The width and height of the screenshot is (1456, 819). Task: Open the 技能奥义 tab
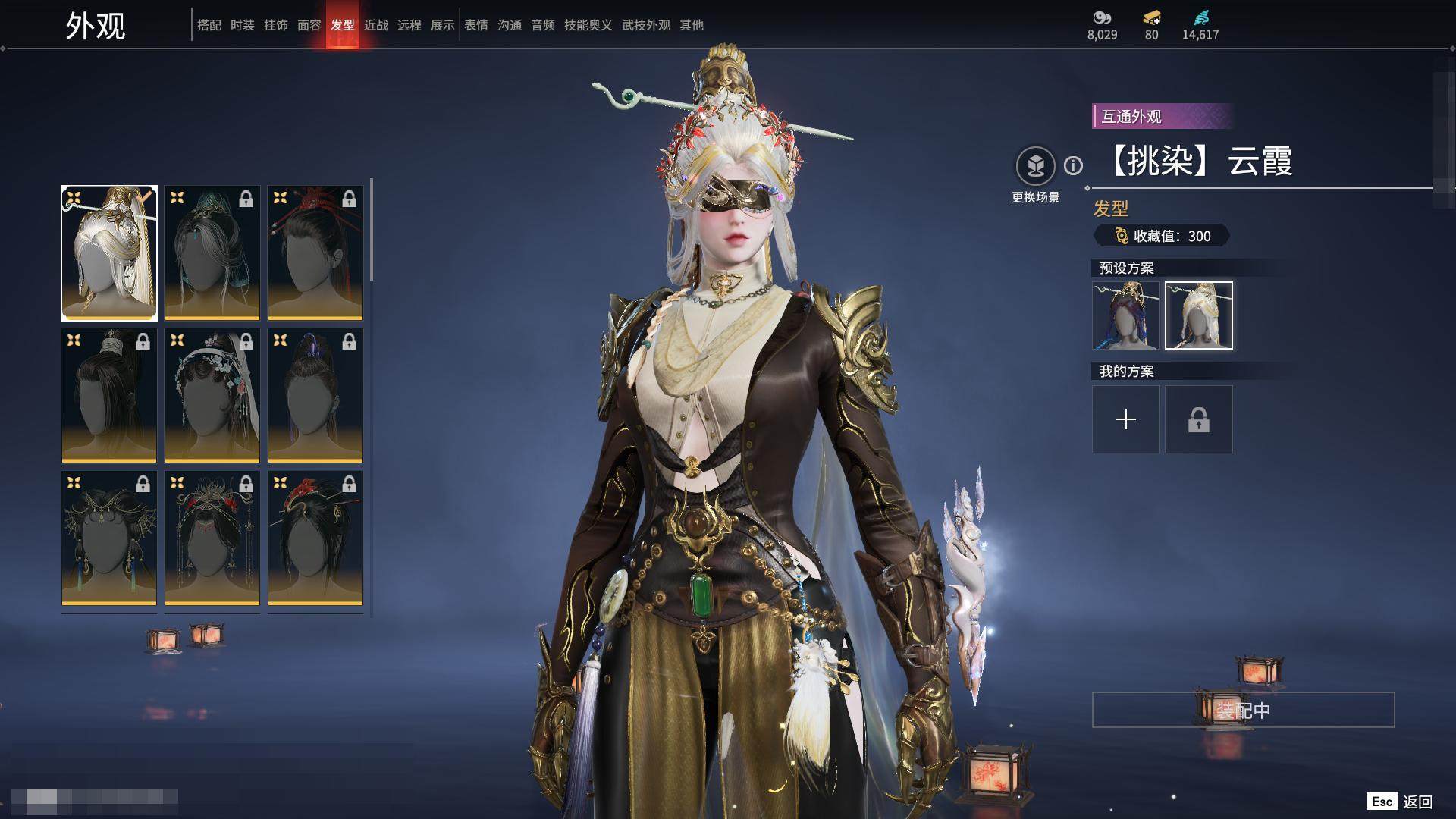[588, 25]
